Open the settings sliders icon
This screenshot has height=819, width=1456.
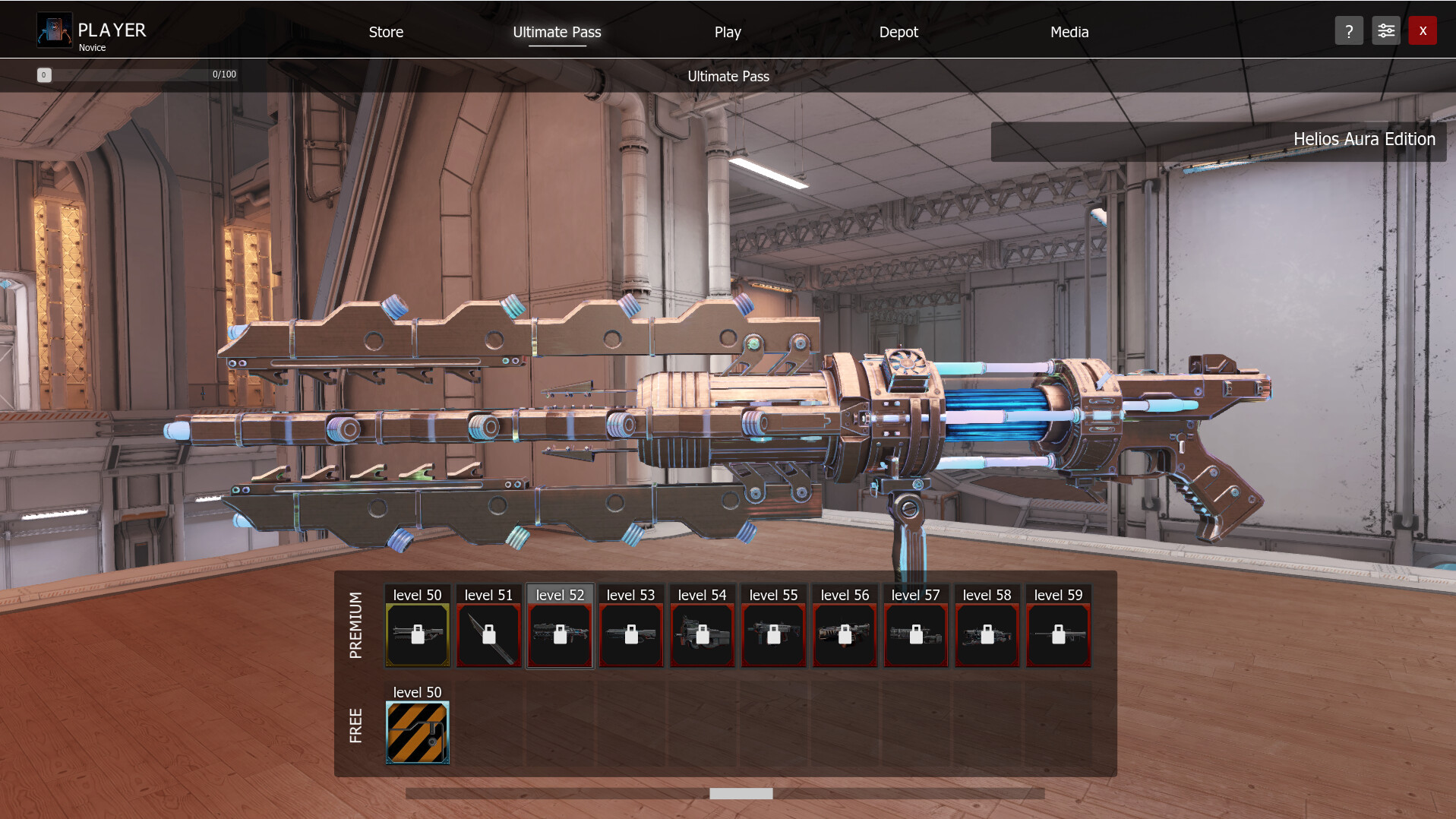[1385, 30]
